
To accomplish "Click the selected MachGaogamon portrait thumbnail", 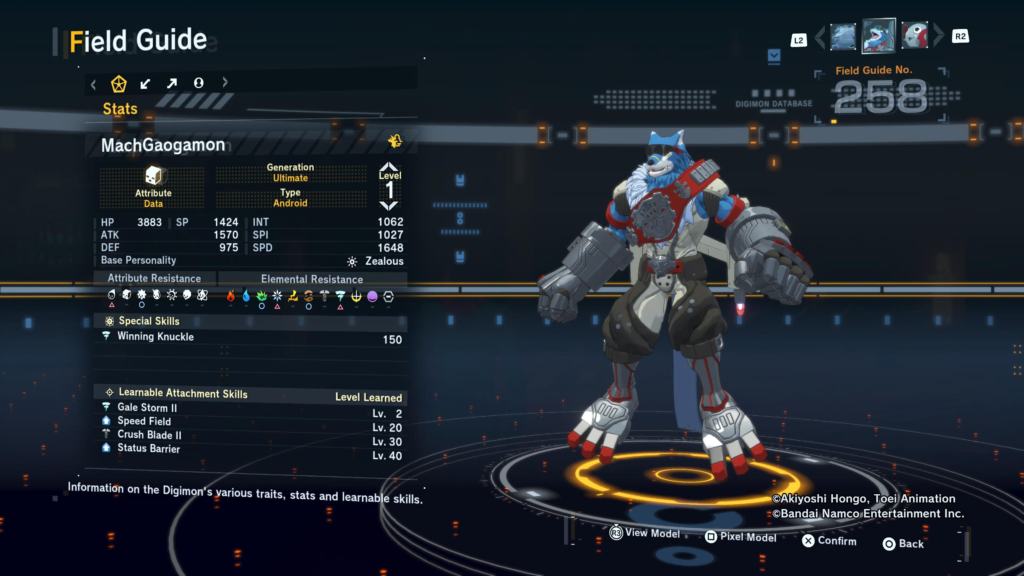I will (x=878, y=36).
